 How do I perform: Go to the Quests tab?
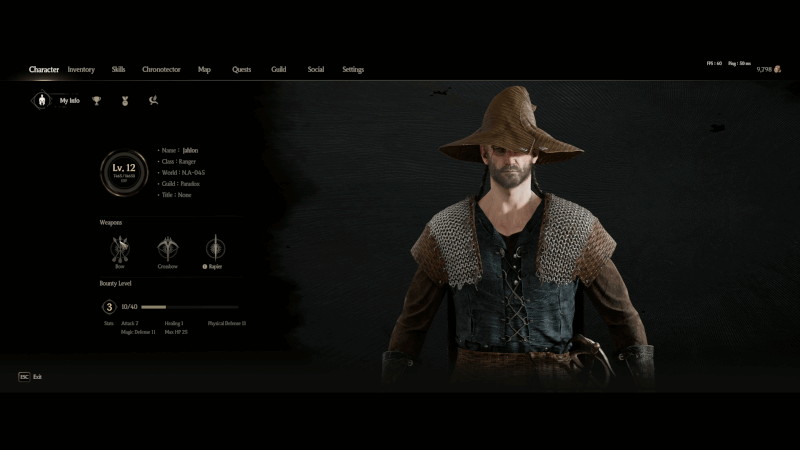tap(241, 70)
